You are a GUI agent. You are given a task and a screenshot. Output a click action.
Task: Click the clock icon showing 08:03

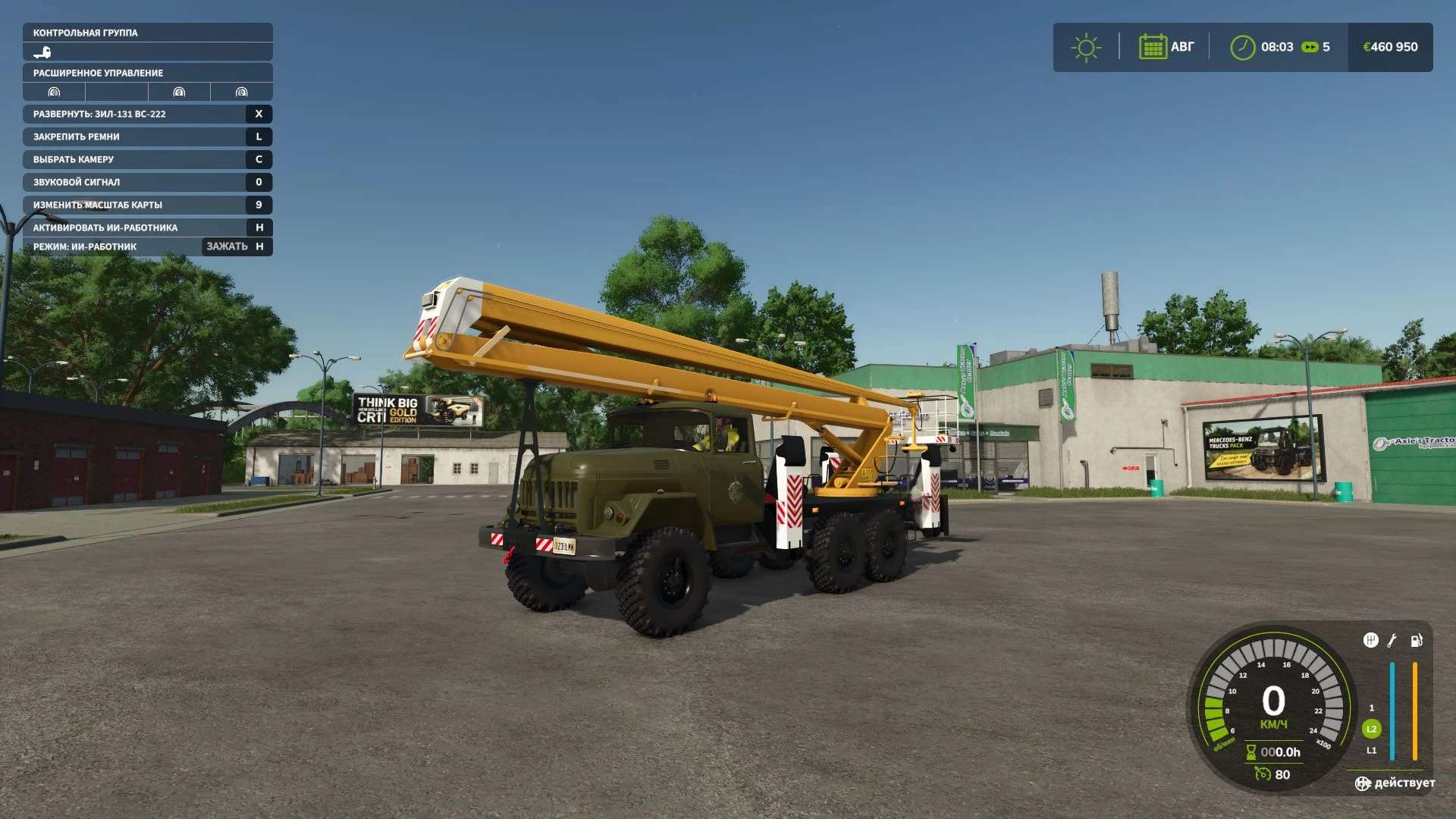(x=1244, y=47)
